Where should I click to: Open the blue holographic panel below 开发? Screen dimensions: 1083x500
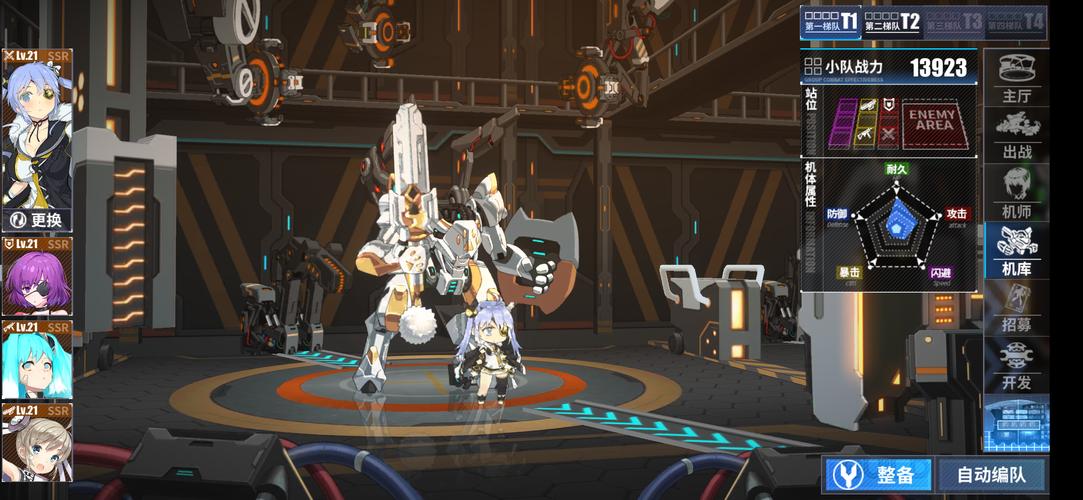pos(1016,423)
